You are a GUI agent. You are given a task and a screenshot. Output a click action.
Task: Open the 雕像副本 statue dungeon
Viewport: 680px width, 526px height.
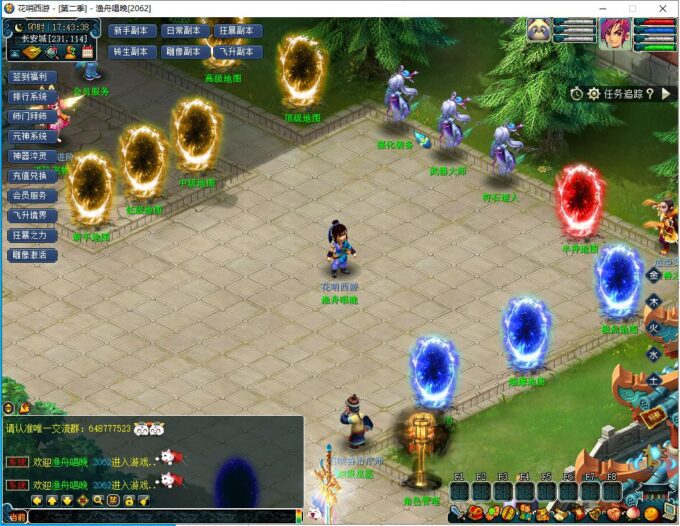coord(184,50)
